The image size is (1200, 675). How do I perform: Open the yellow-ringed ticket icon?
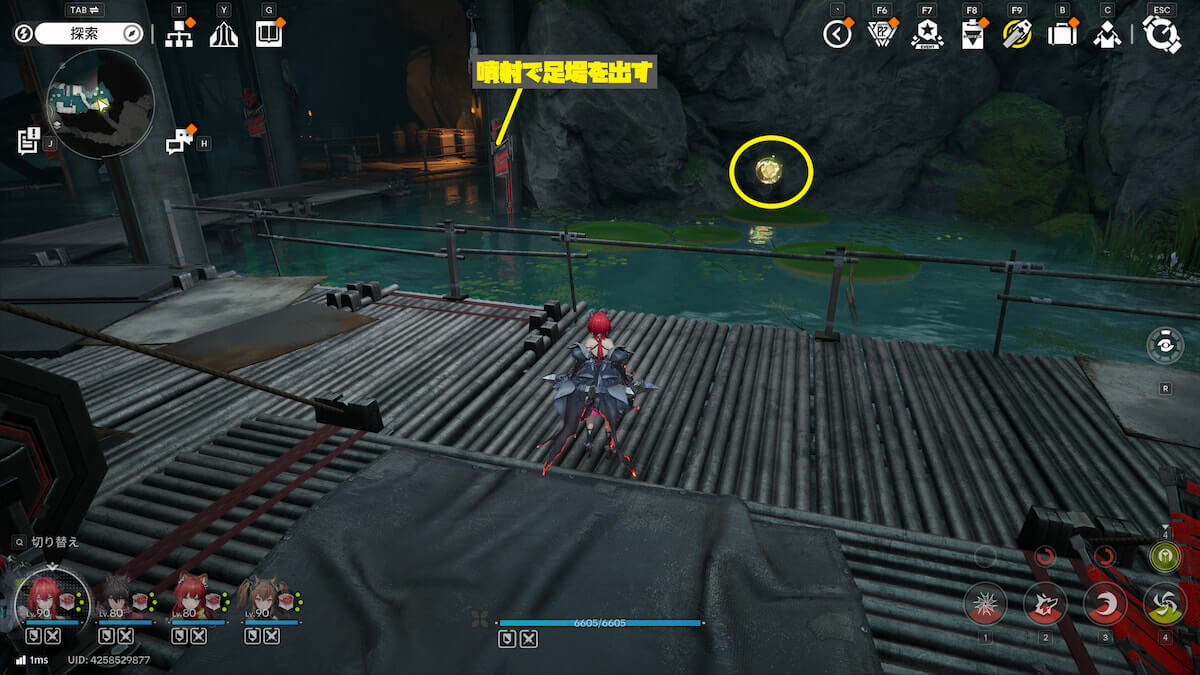(1016, 34)
